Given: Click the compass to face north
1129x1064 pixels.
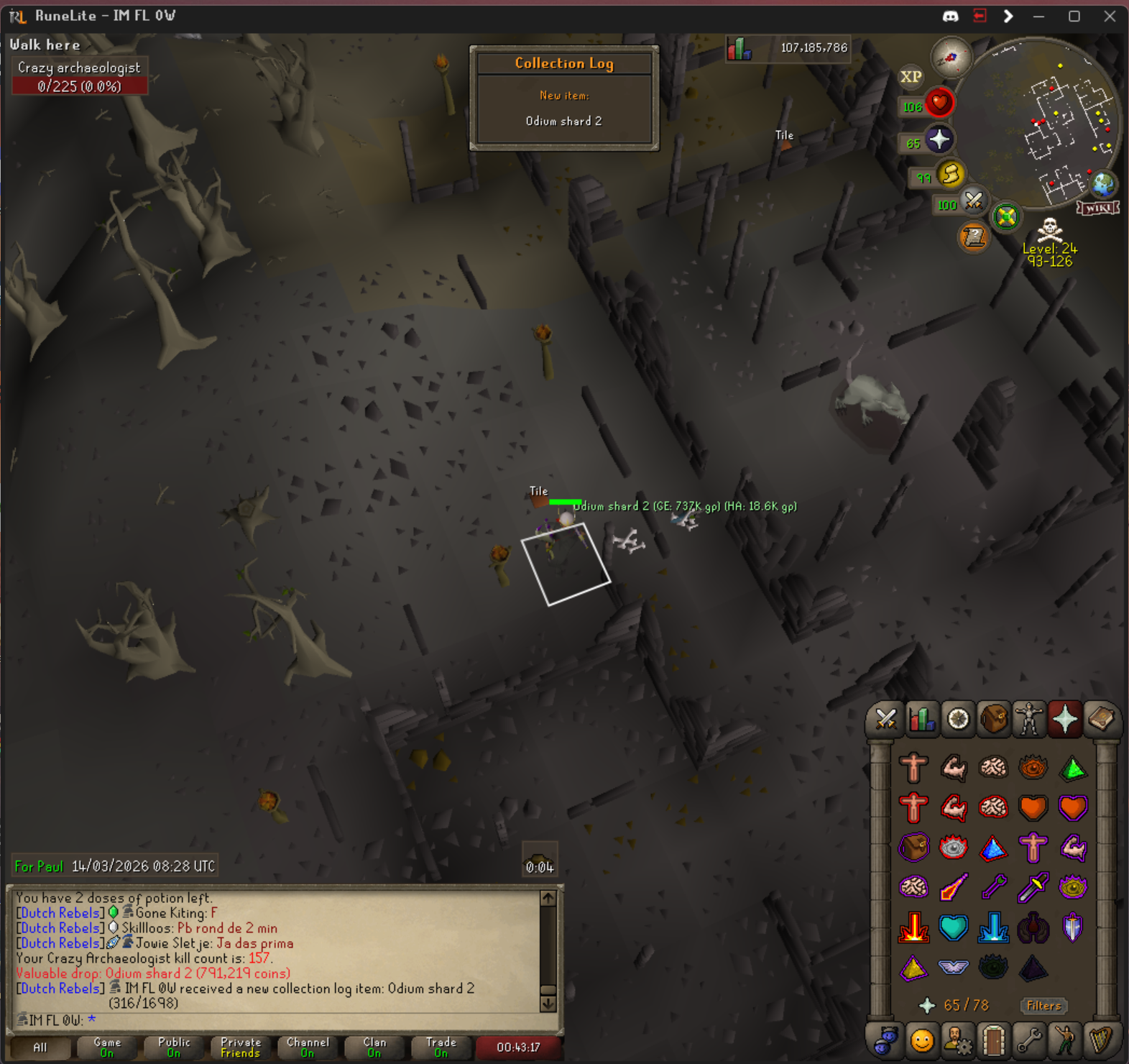Looking at the screenshot, I should [x=951, y=59].
